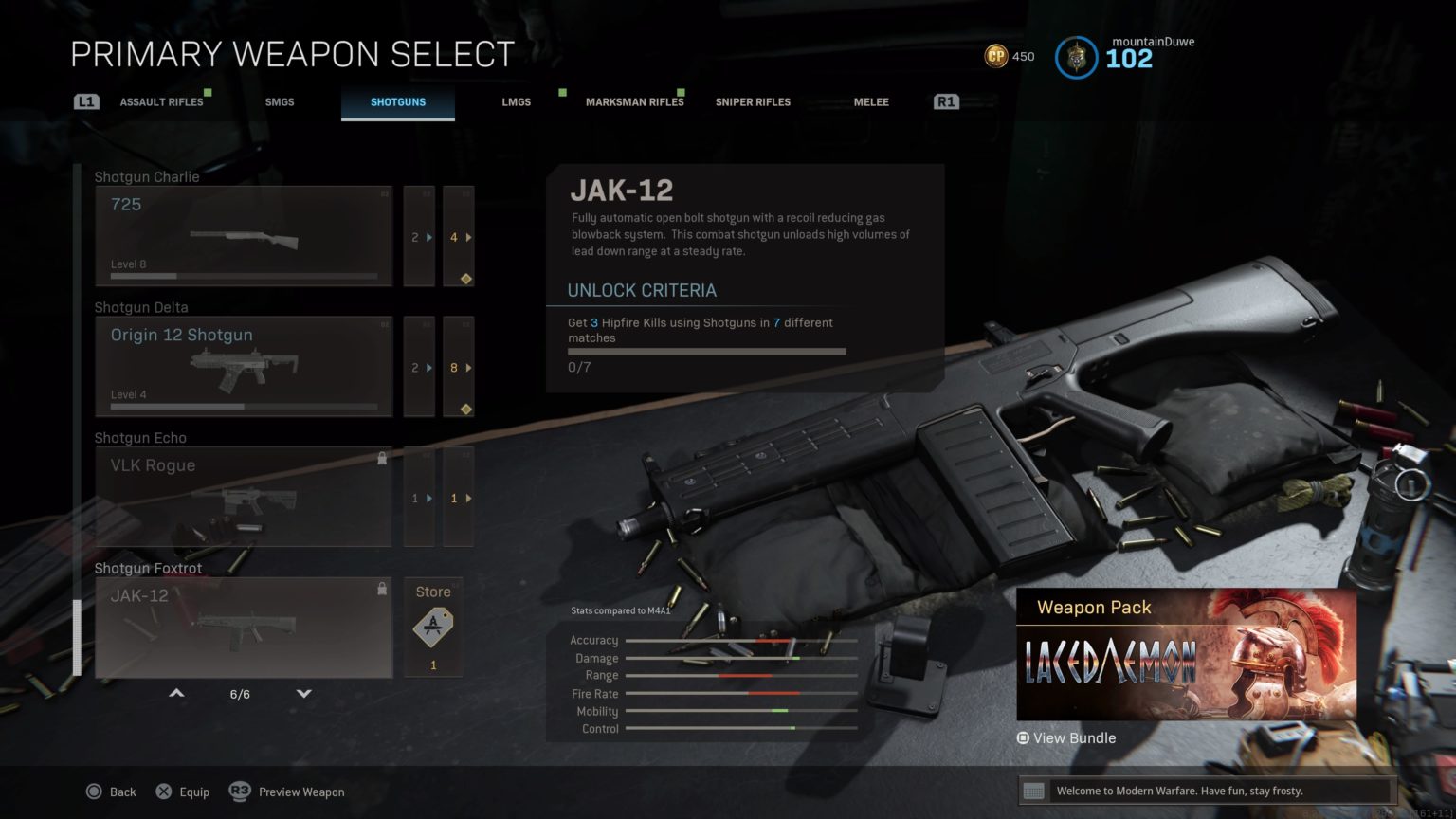Click the down chevron under the weapon list
The width and height of the screenshot is (1456, 819).
tap(303, 693)
